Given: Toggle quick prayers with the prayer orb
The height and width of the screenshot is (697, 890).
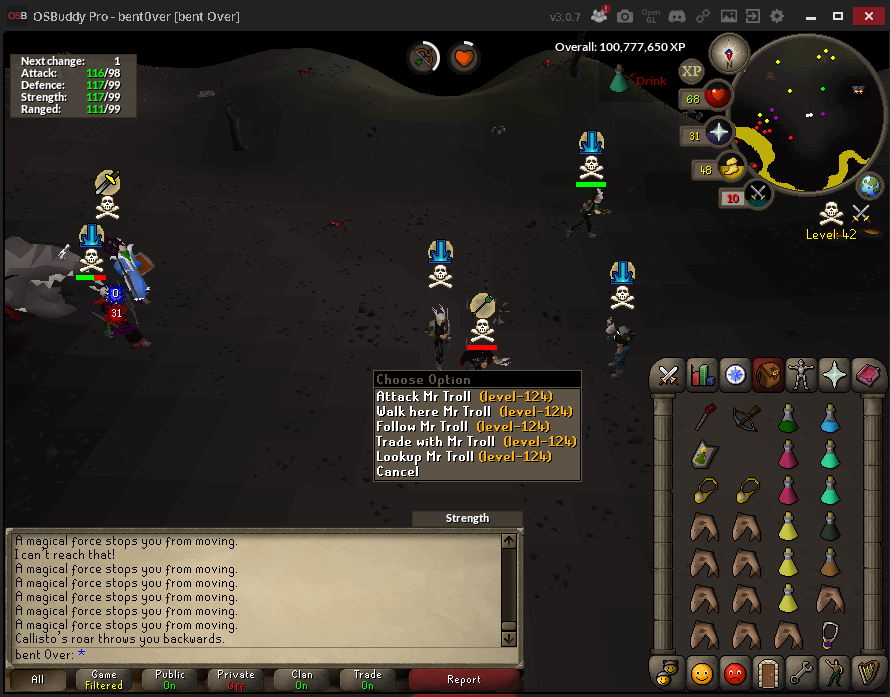Looking at the screenshot, I should pyautogui.click(x=720, y=134).
